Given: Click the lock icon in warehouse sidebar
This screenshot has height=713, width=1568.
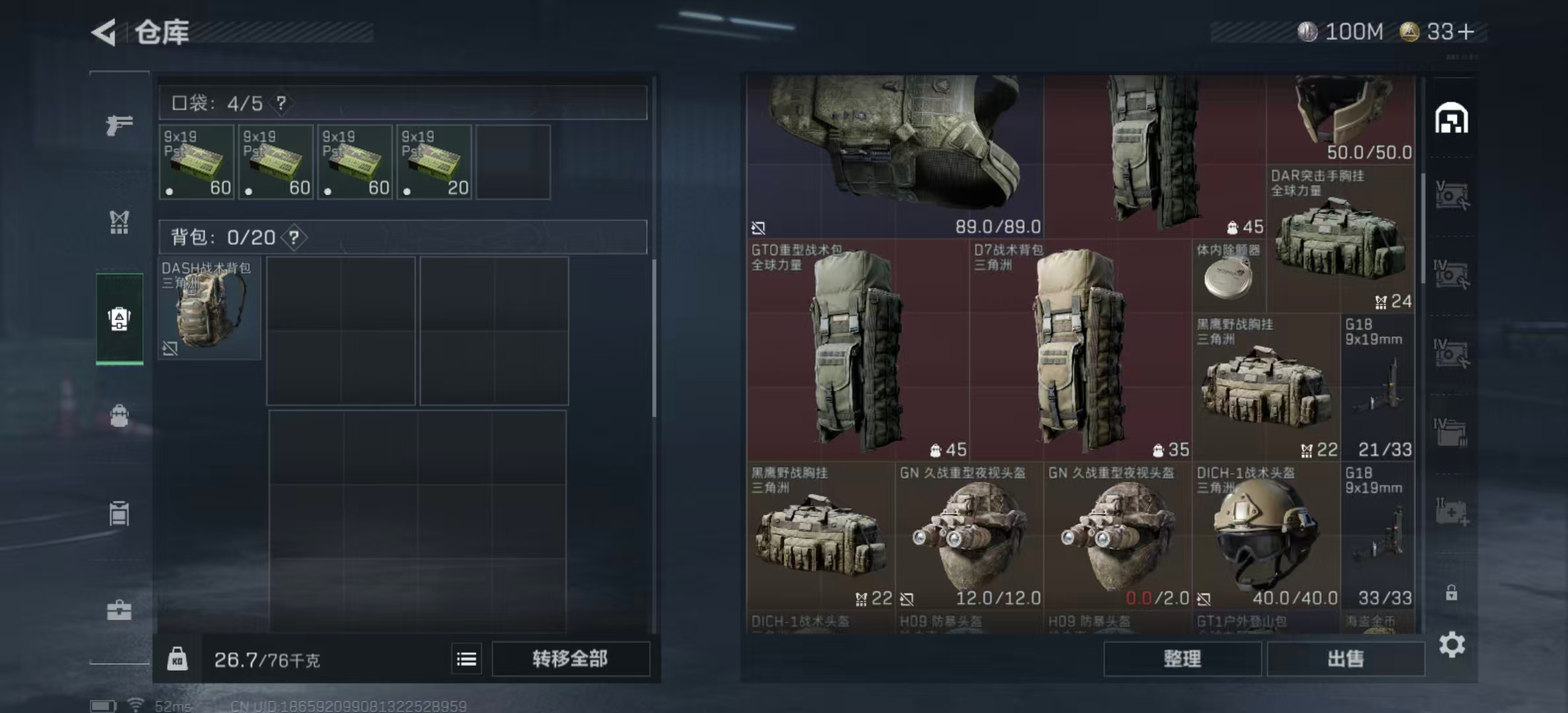Looking at the screenshot, I should 1451,593.
